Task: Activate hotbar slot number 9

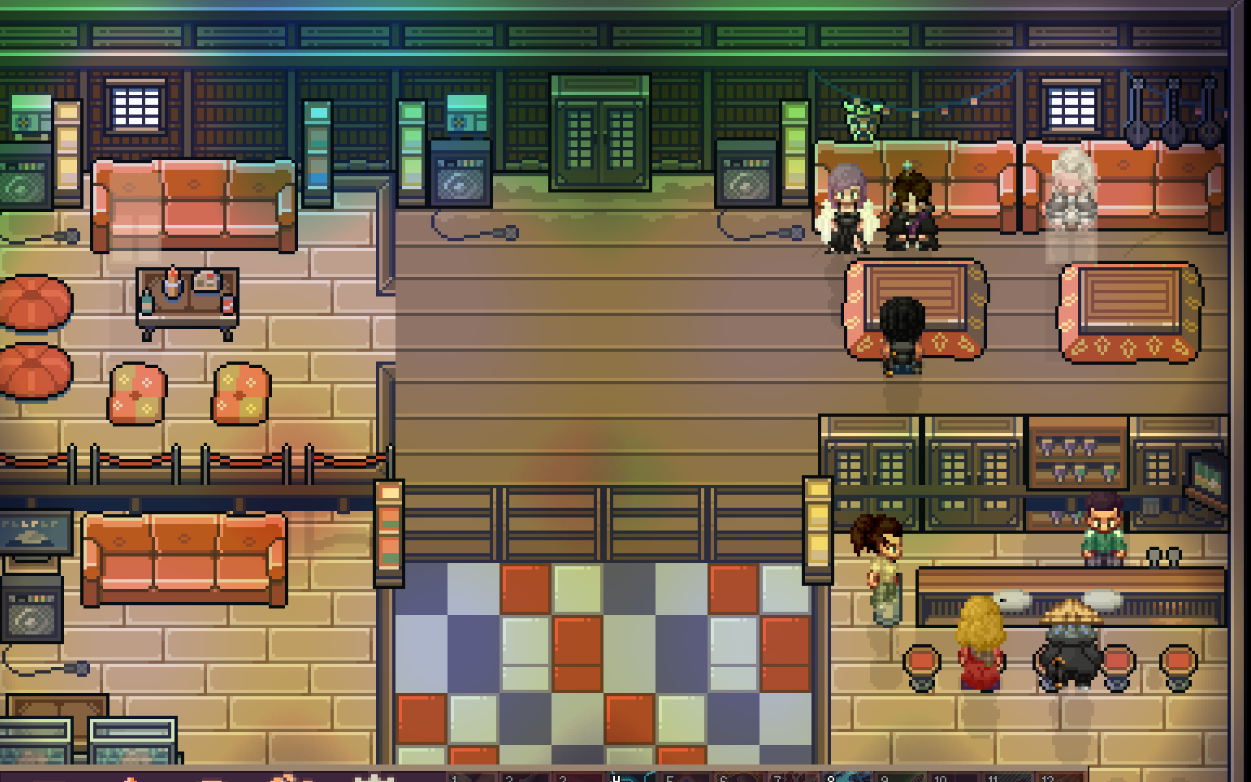Action: [x=902, y=776]
